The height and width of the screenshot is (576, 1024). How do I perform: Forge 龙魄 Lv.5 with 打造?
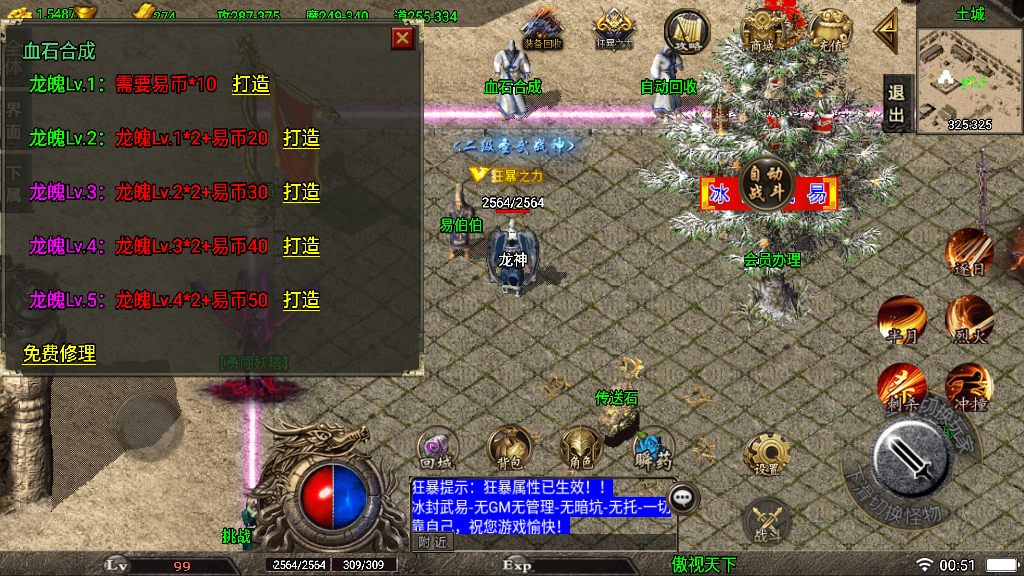(301, 300)
